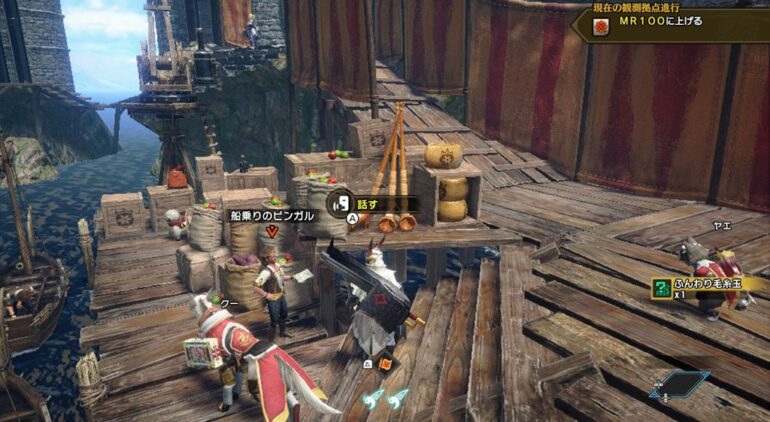Select the orange item icon in the diamond slot
Image resolution: width=770 pixels, height=422 pixels.
tap(386, 364)
